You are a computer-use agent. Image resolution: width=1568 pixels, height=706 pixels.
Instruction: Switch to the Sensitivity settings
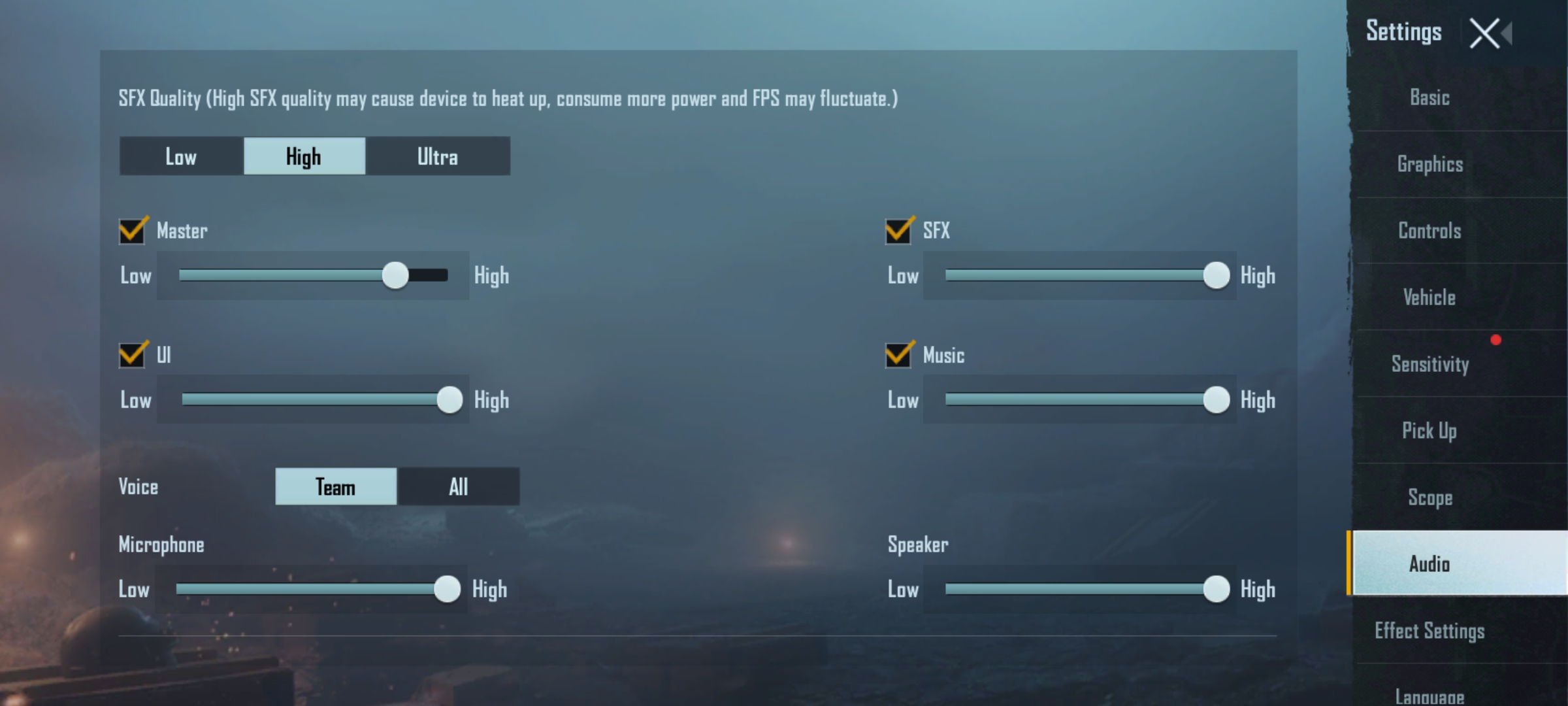pyautogui.click(x=1429, y=365)
